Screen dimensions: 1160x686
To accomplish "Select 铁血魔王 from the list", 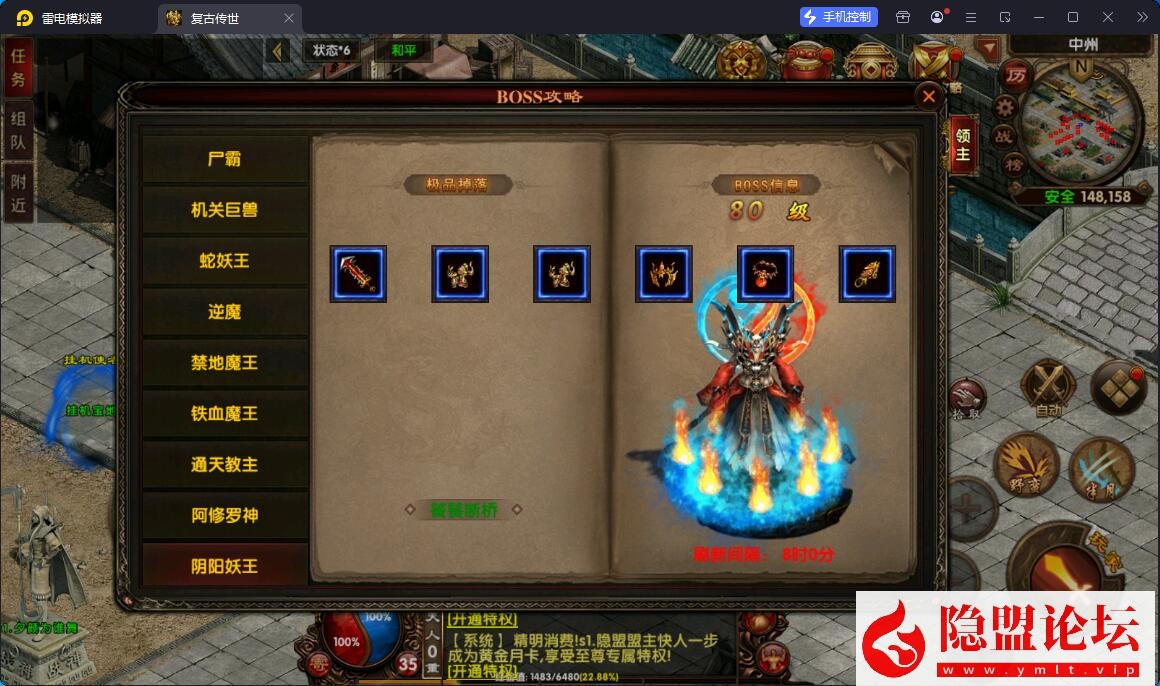I will [x=224, y=414].
